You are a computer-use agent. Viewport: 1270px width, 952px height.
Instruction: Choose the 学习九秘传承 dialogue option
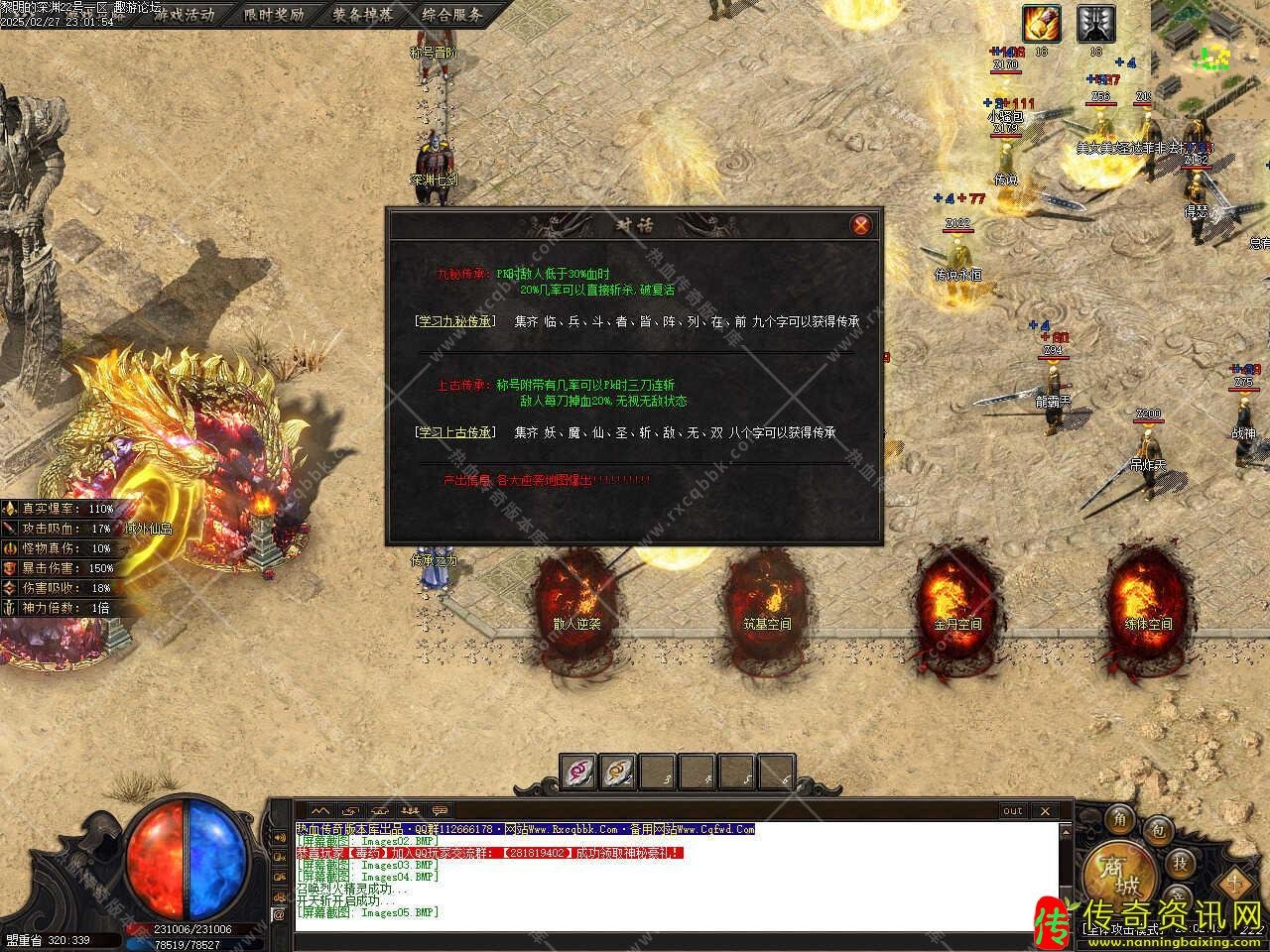pyautogui.click(x=455, y=321)
